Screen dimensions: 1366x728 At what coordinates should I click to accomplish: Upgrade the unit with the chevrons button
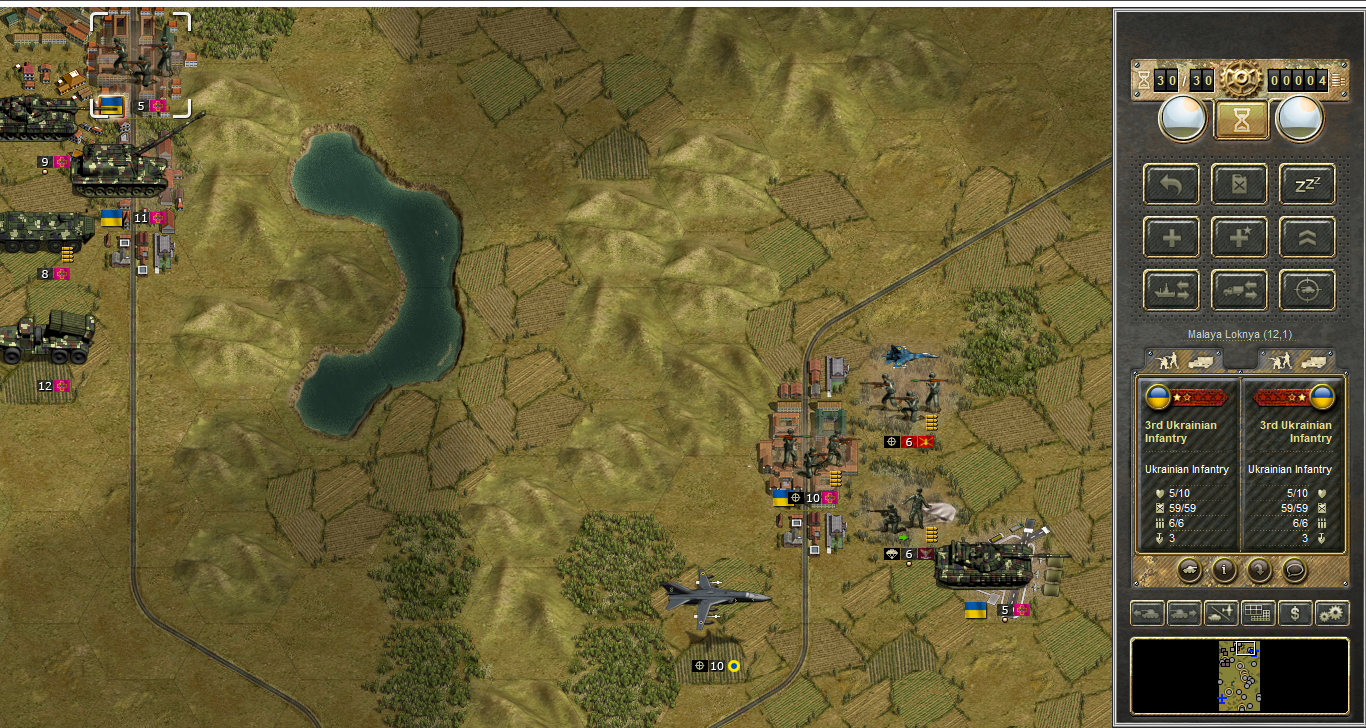(x=1308, y=237)
